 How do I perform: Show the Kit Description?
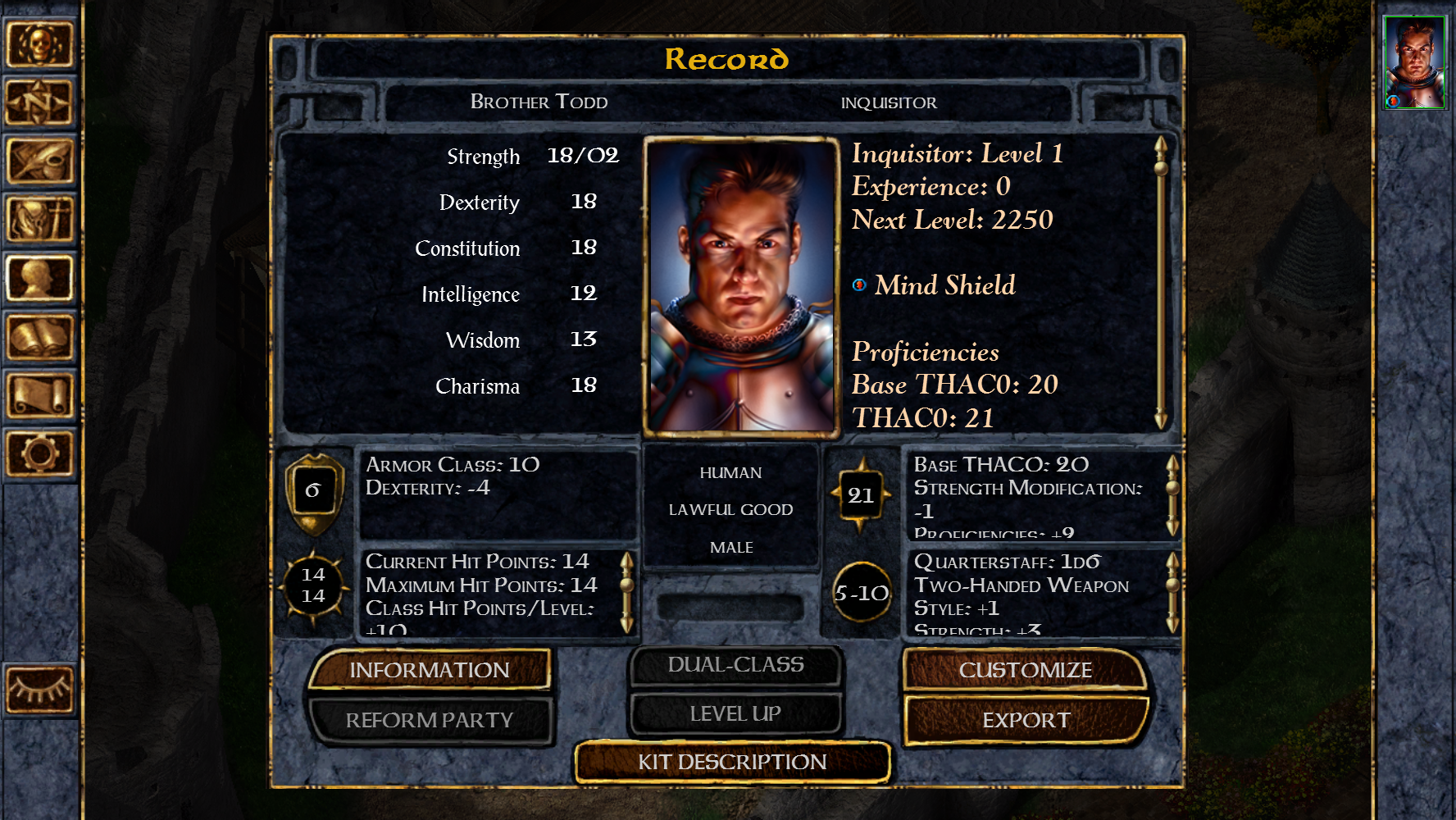(x=732, y=762)
